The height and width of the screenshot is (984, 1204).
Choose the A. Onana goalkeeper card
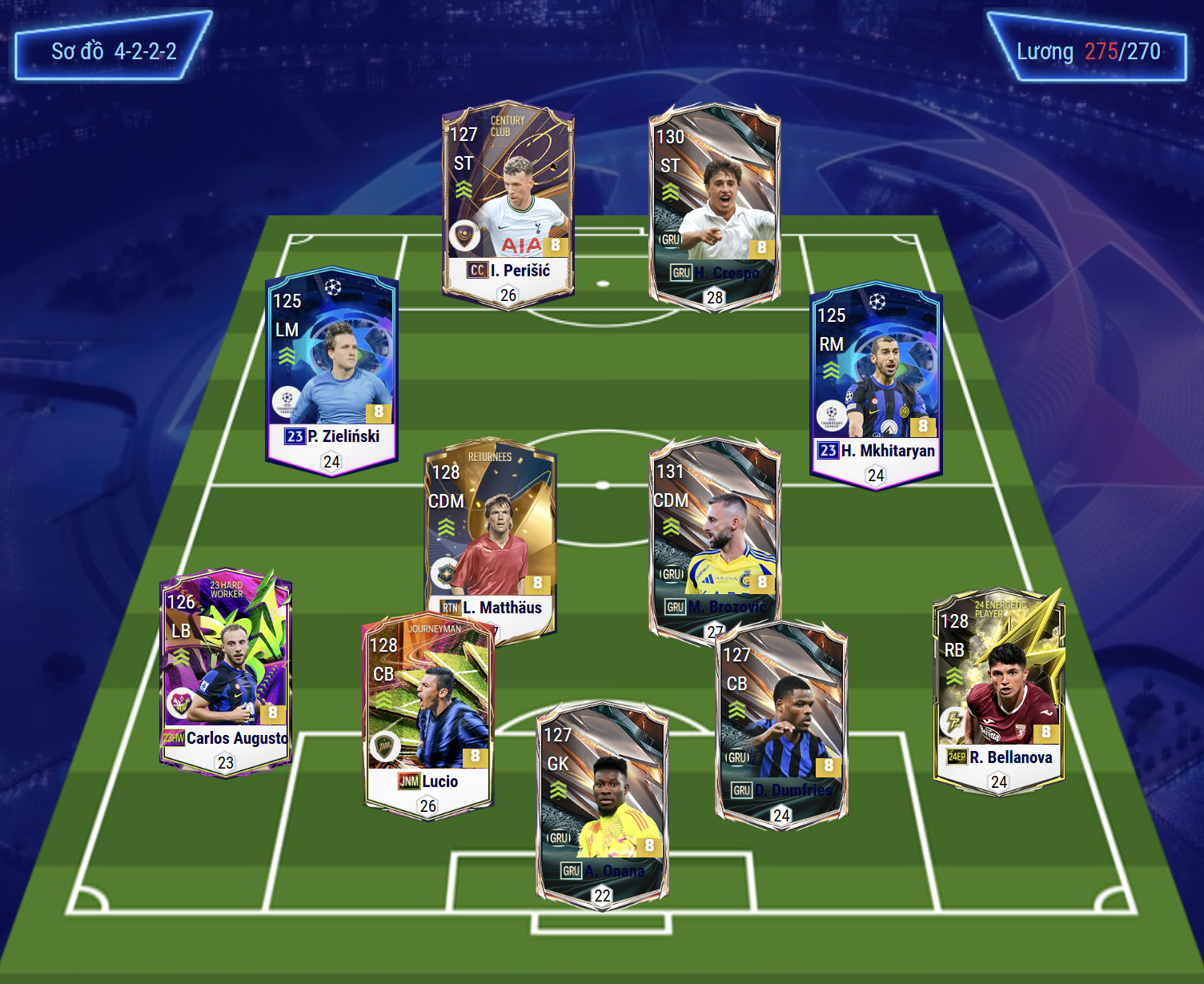[602, 805]
